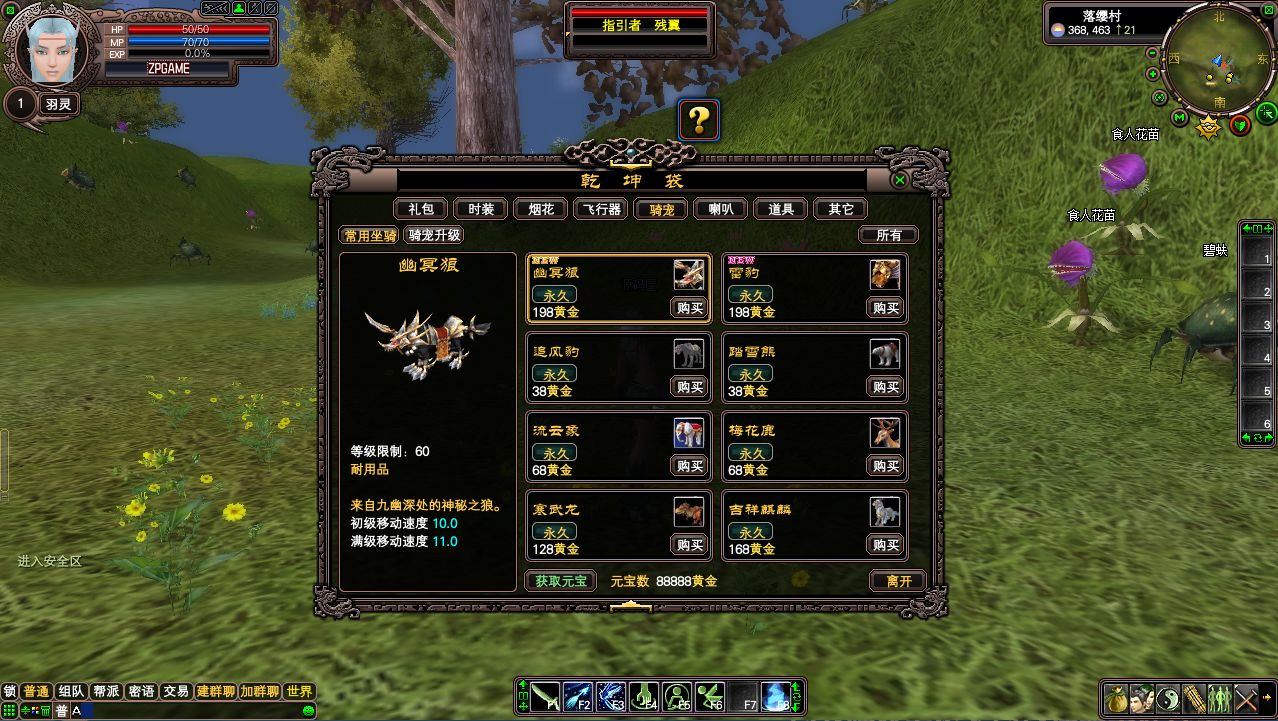Click 购买 for 追风豹
Viewport: 1278px width, 721px height.
click(x=690, y=387)
